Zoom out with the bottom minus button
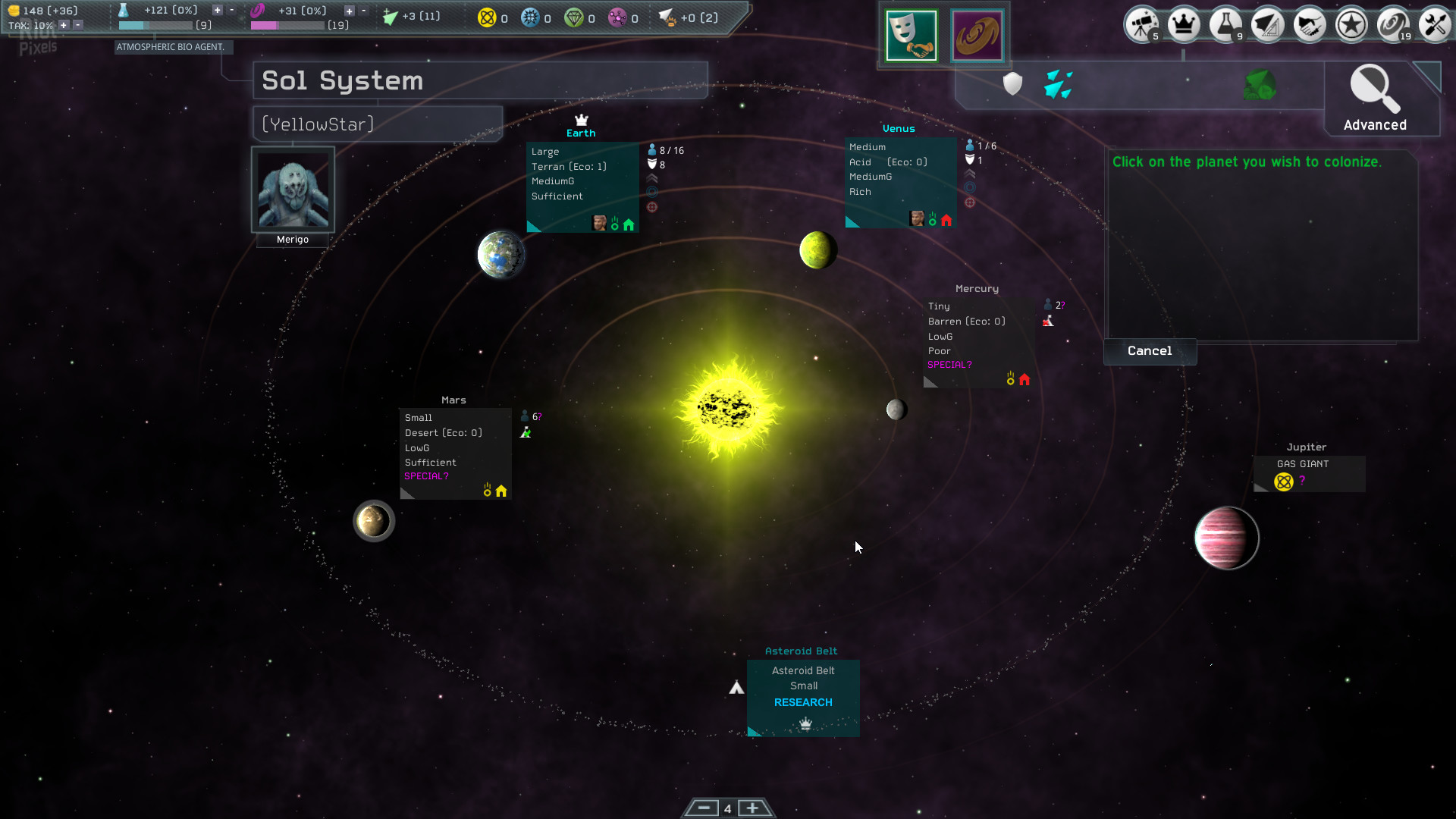 click(x=704, y=808)
